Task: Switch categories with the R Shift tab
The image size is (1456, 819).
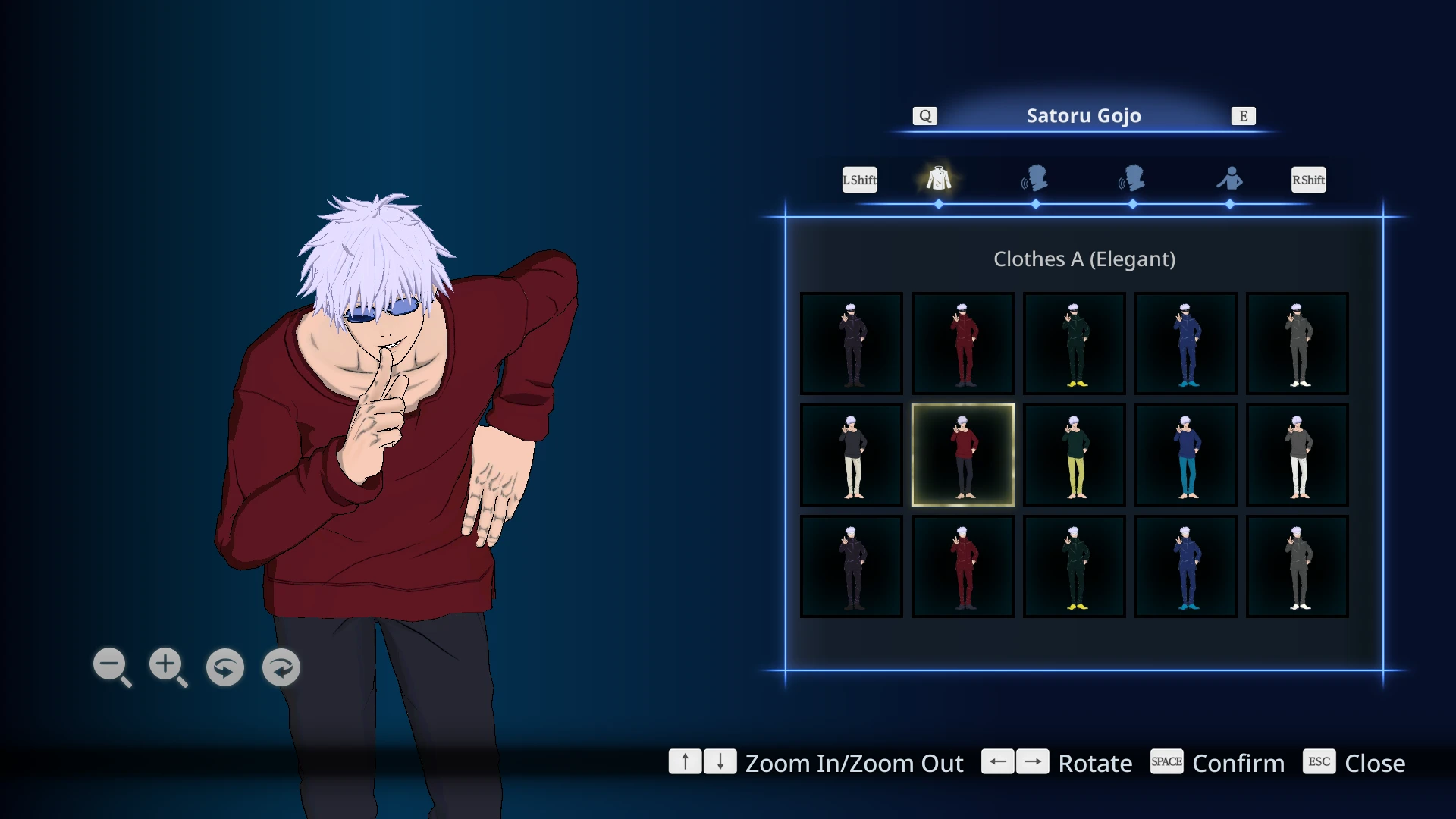Action: (1308, 179)
